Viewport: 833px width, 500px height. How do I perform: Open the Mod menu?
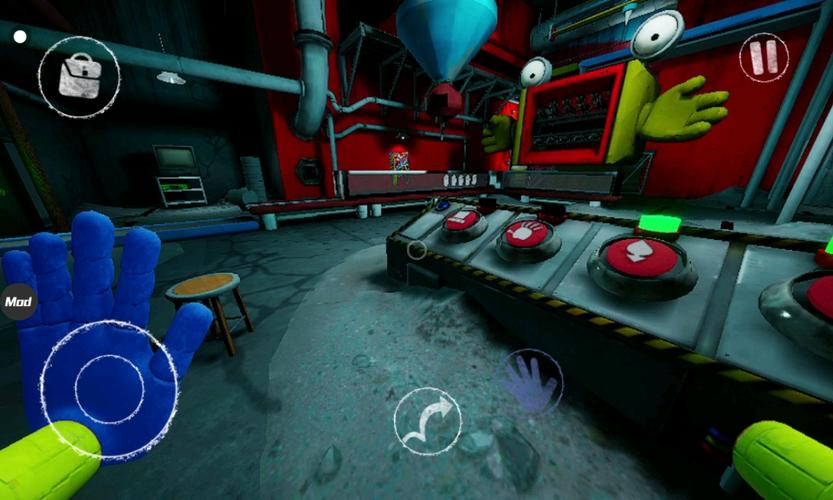point(17,300)
